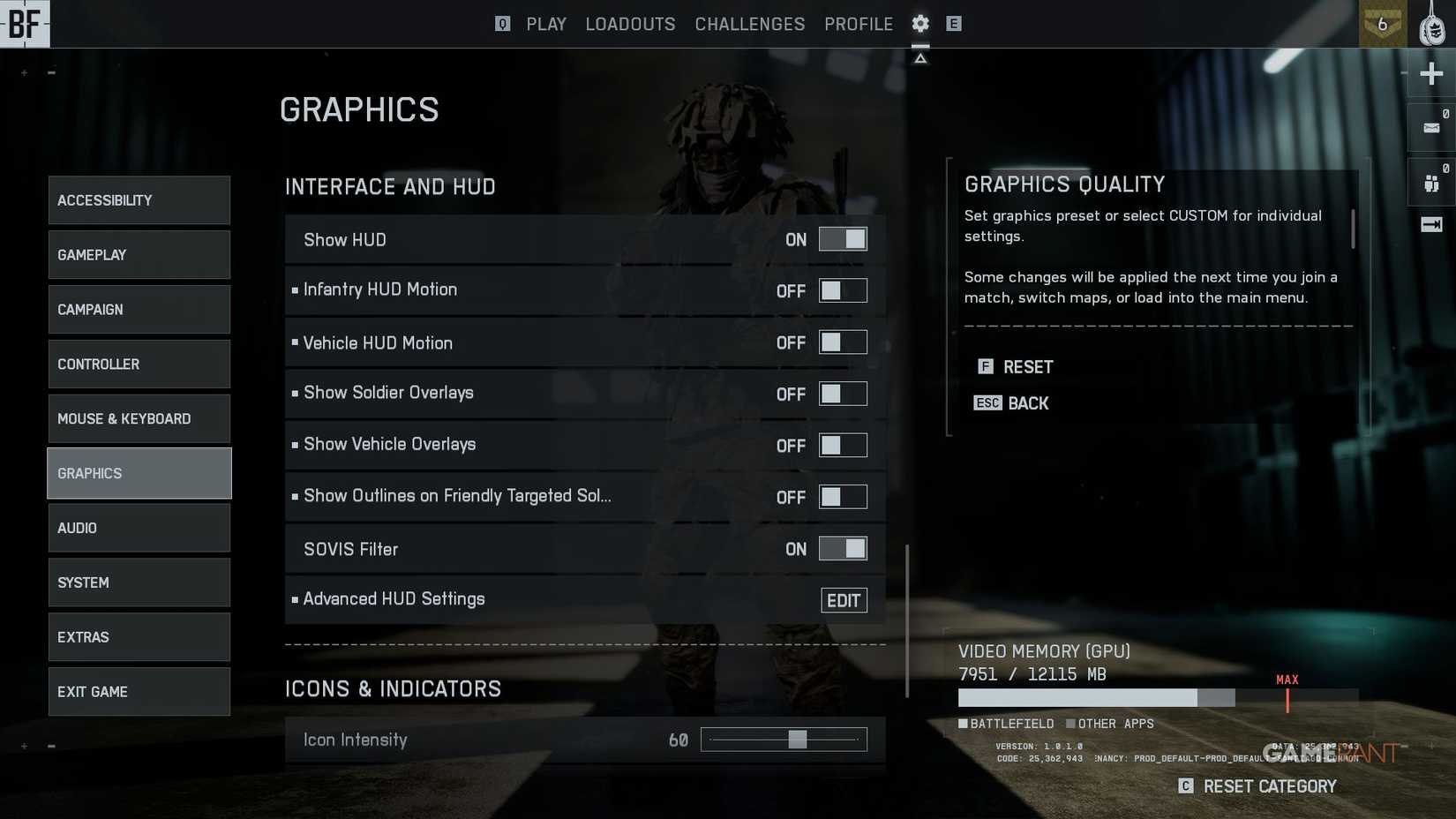
Task: Enable Show Vehicle Overlays
Action: [x=843, y=445]
